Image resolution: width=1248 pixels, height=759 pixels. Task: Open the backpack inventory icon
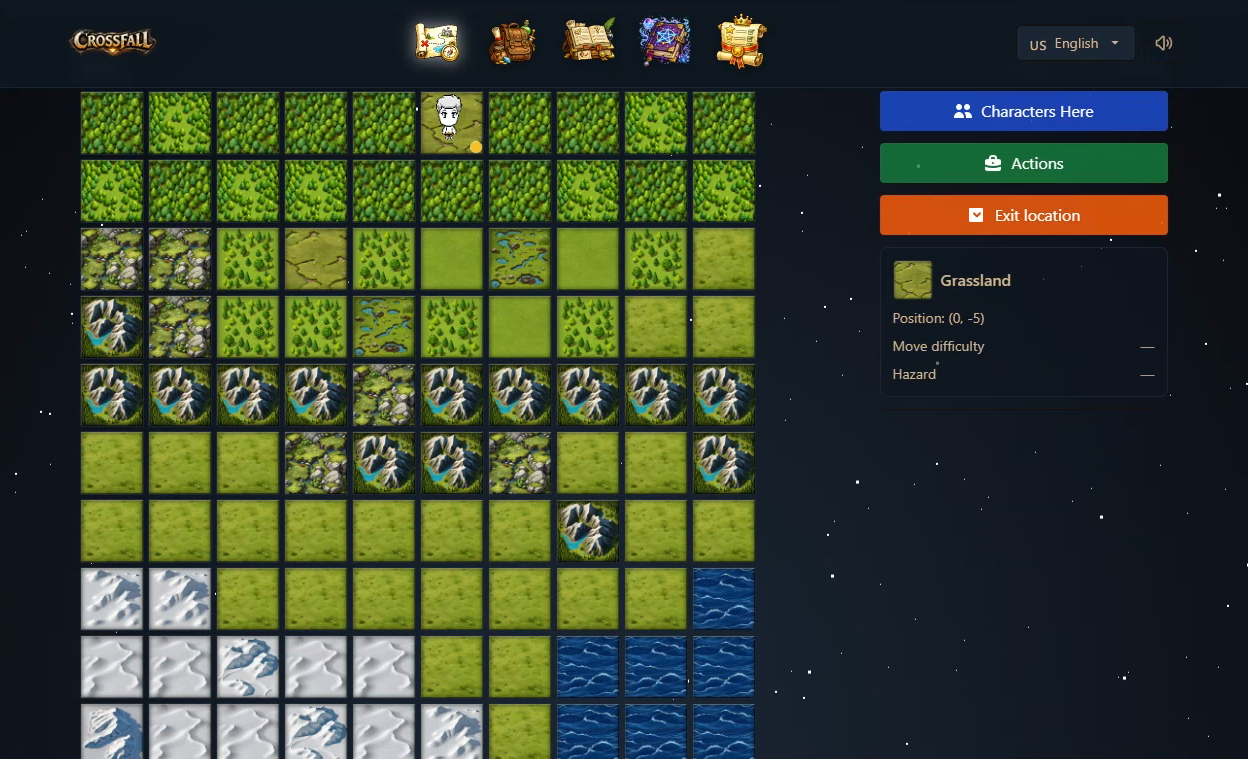(x=511, y=42)
